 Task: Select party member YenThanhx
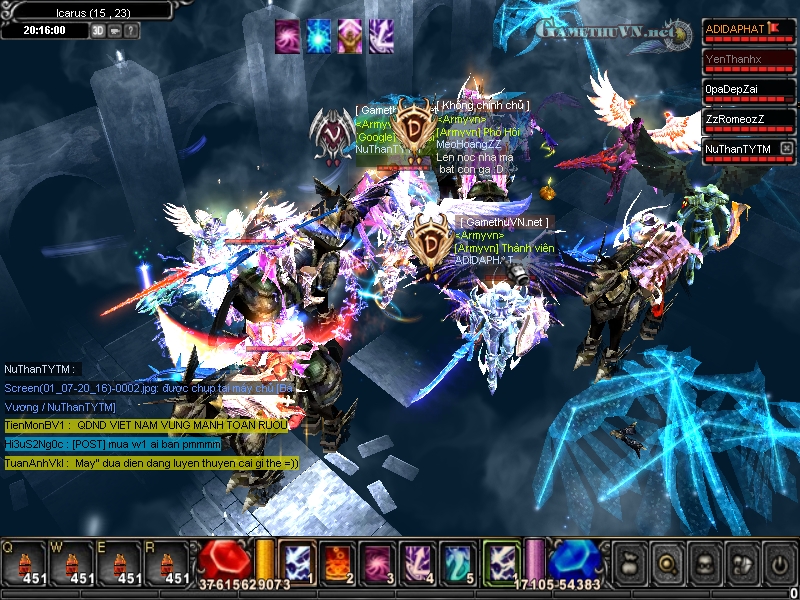(x=749, y=59)
